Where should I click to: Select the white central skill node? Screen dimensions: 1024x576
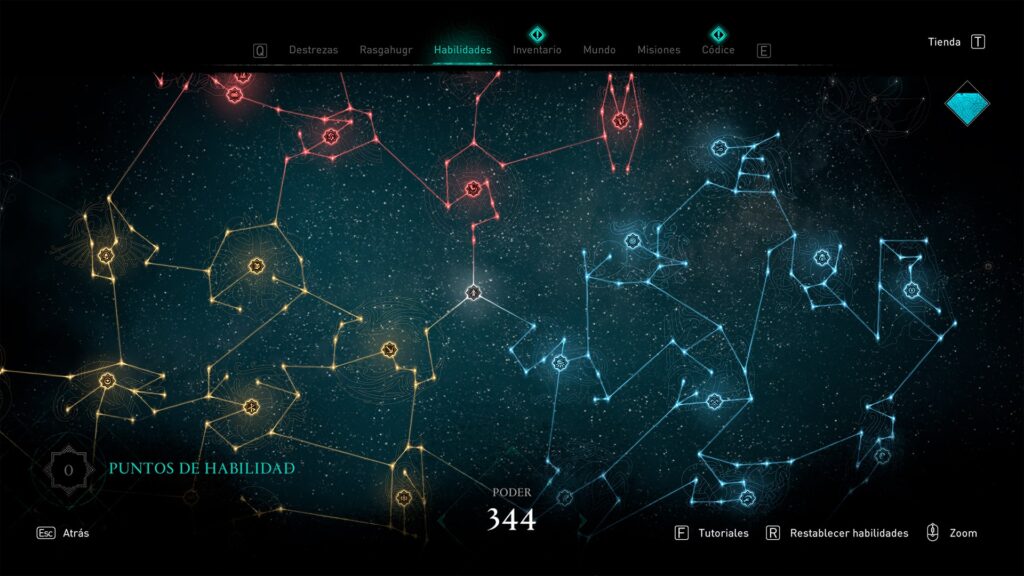[x=474, y=293]
